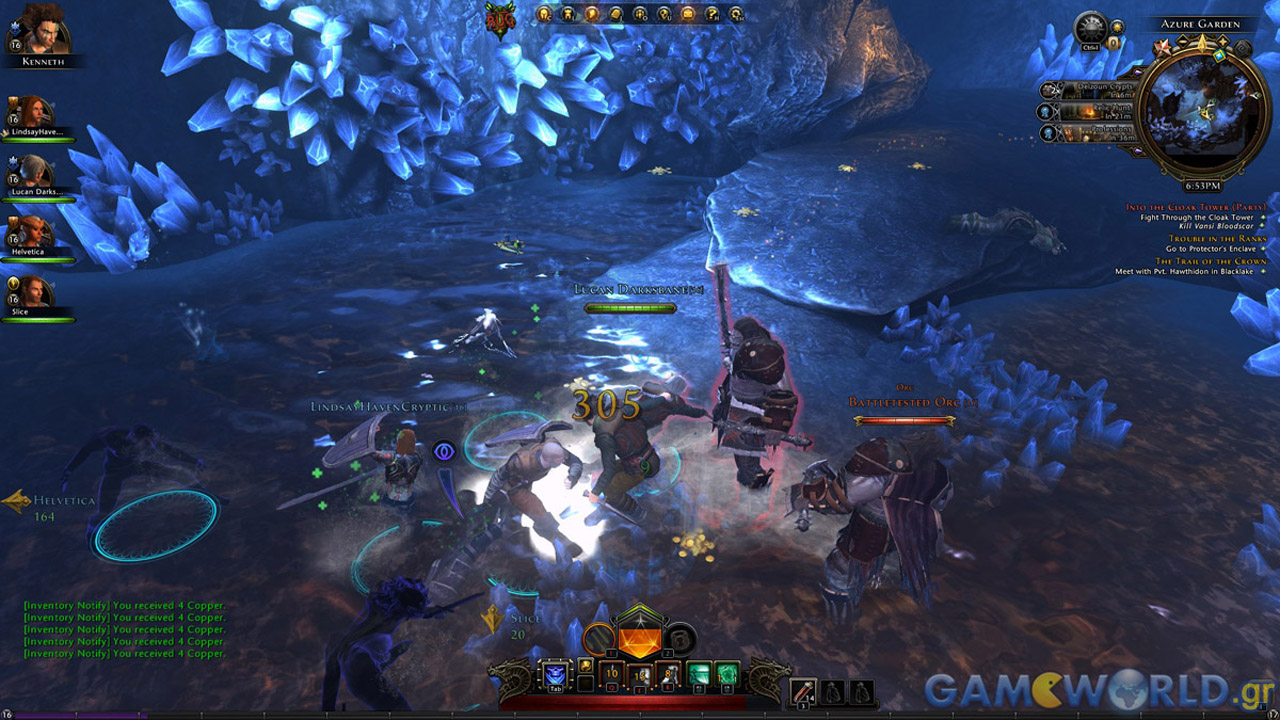Open game settings gear icon
The image size is (1280, 720).
(736, 14)
